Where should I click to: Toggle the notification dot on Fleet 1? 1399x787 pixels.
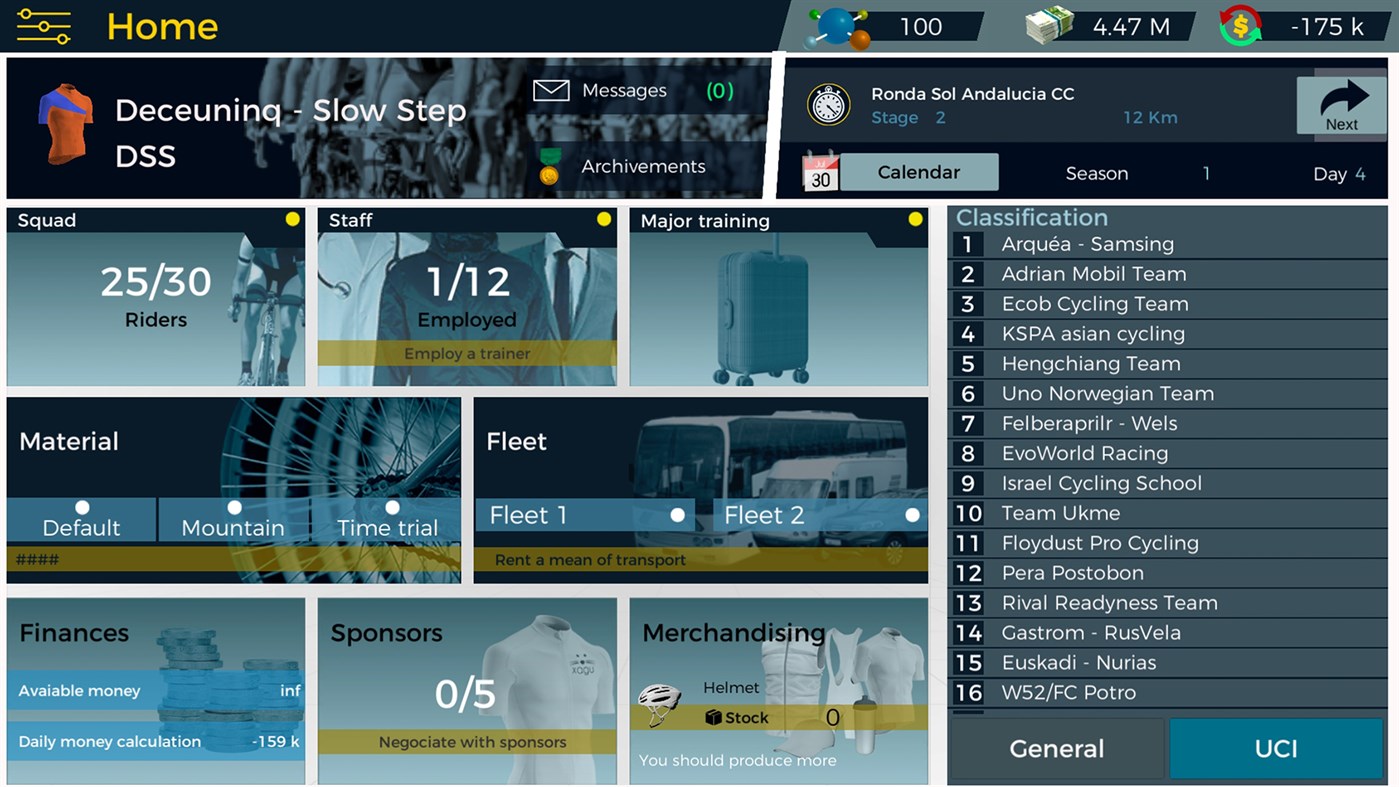coord(676,515)
